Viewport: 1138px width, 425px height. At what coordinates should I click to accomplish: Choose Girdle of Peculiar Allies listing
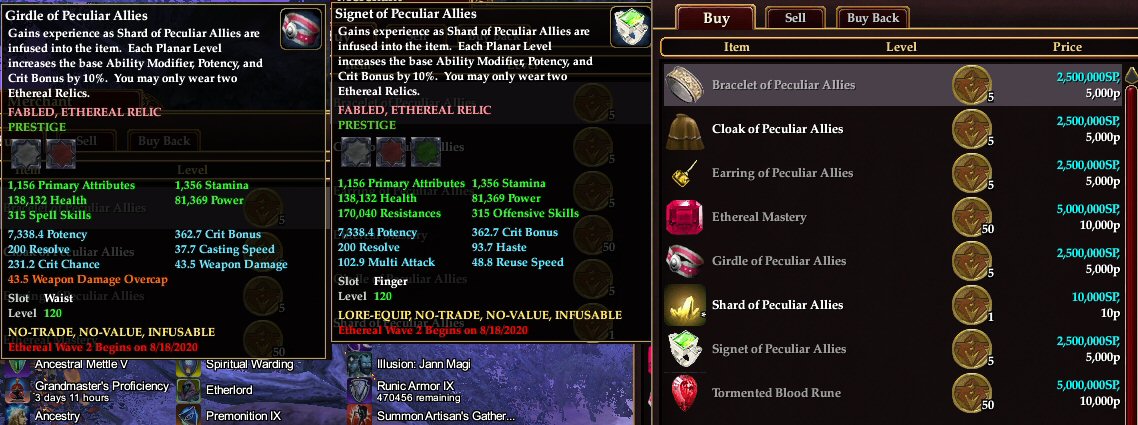tap(778, 260)
